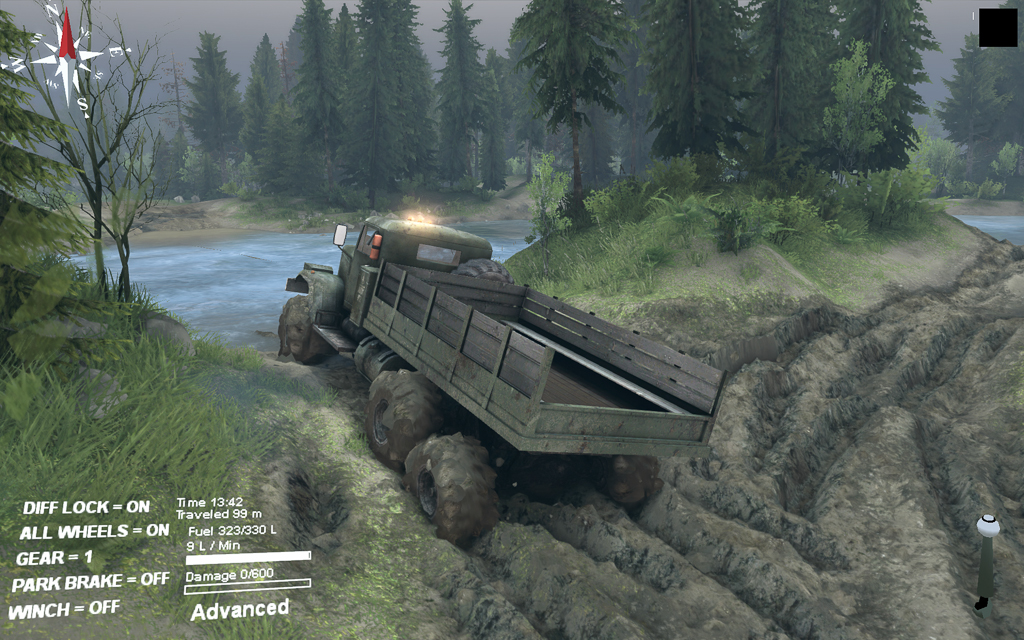Toggle the DIFF LOCK setting
The height and width of the screenshot is (640, 1024).
click(86, 507)
